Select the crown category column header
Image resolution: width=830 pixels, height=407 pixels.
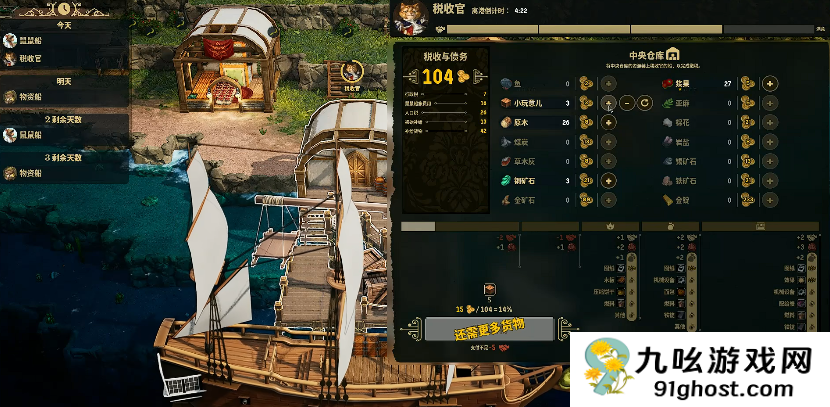tap(611, 227)
